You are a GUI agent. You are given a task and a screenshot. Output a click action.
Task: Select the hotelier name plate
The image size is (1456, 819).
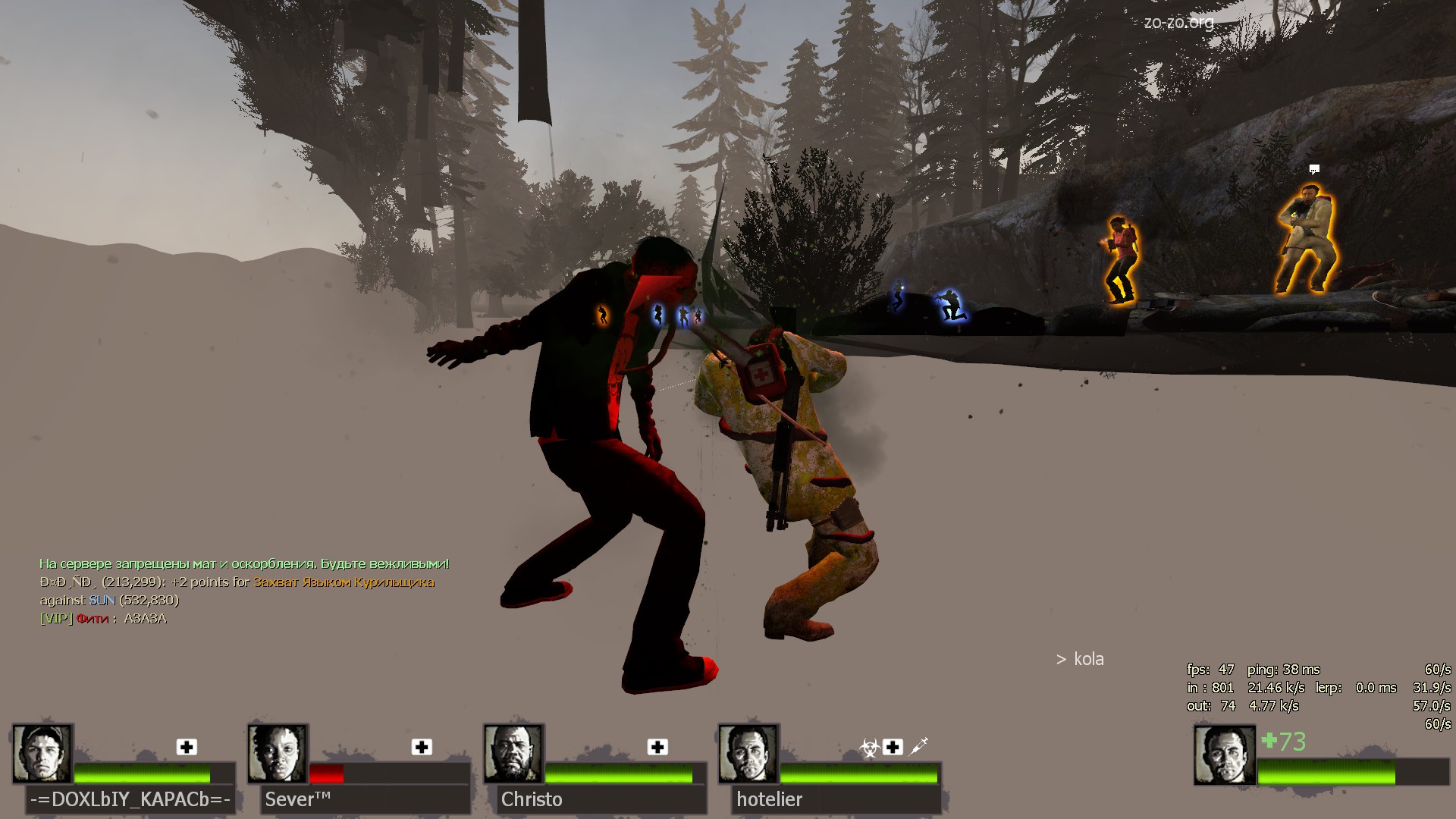tap(836, 799)
